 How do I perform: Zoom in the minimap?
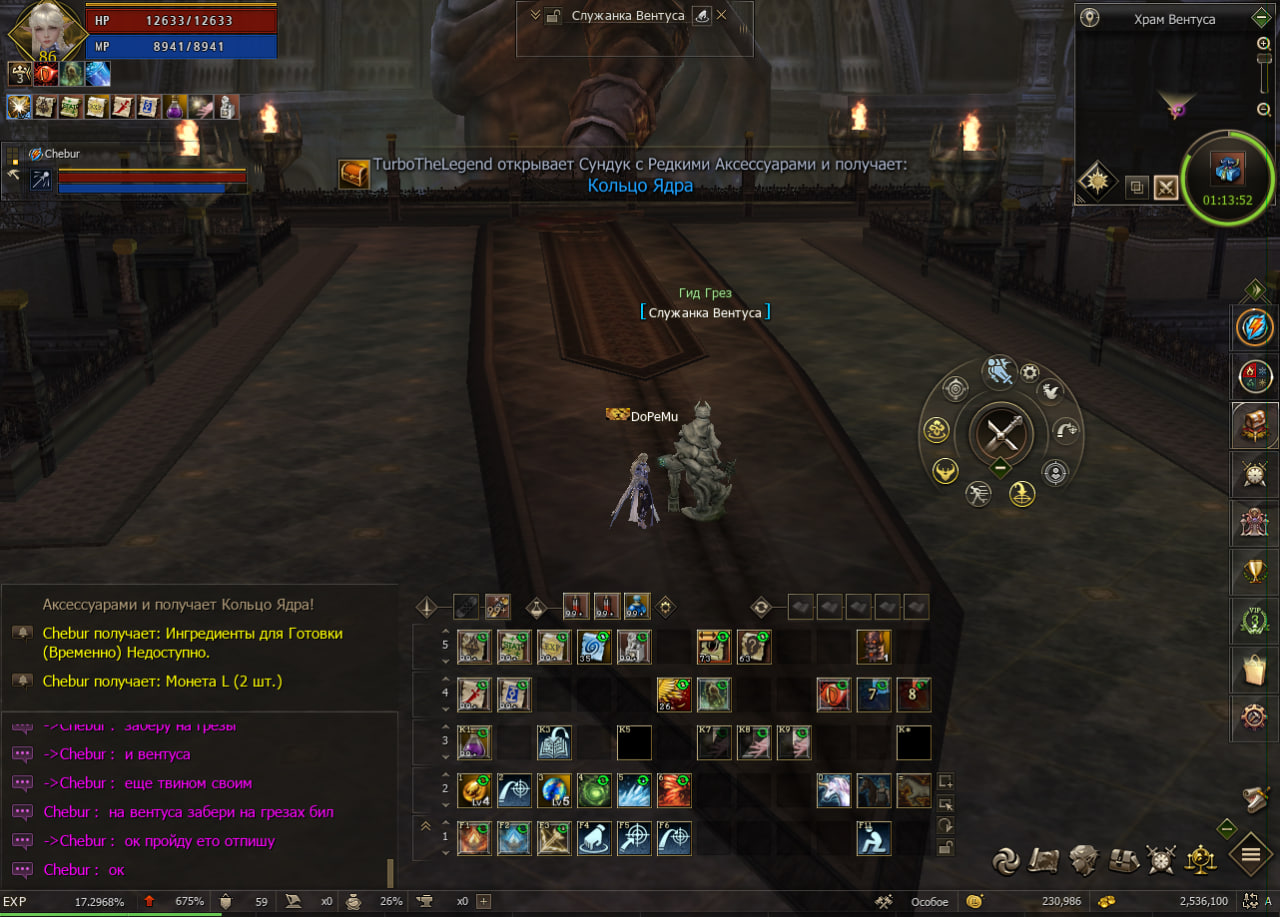point(1263,44)
